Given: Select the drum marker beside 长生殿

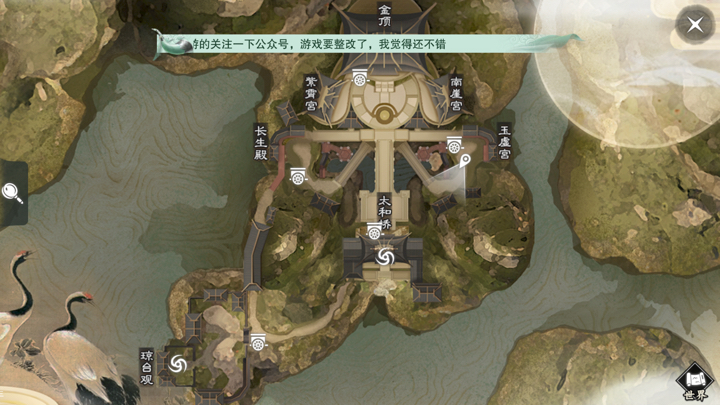Looking at the screenshot, I should [297, 176].
